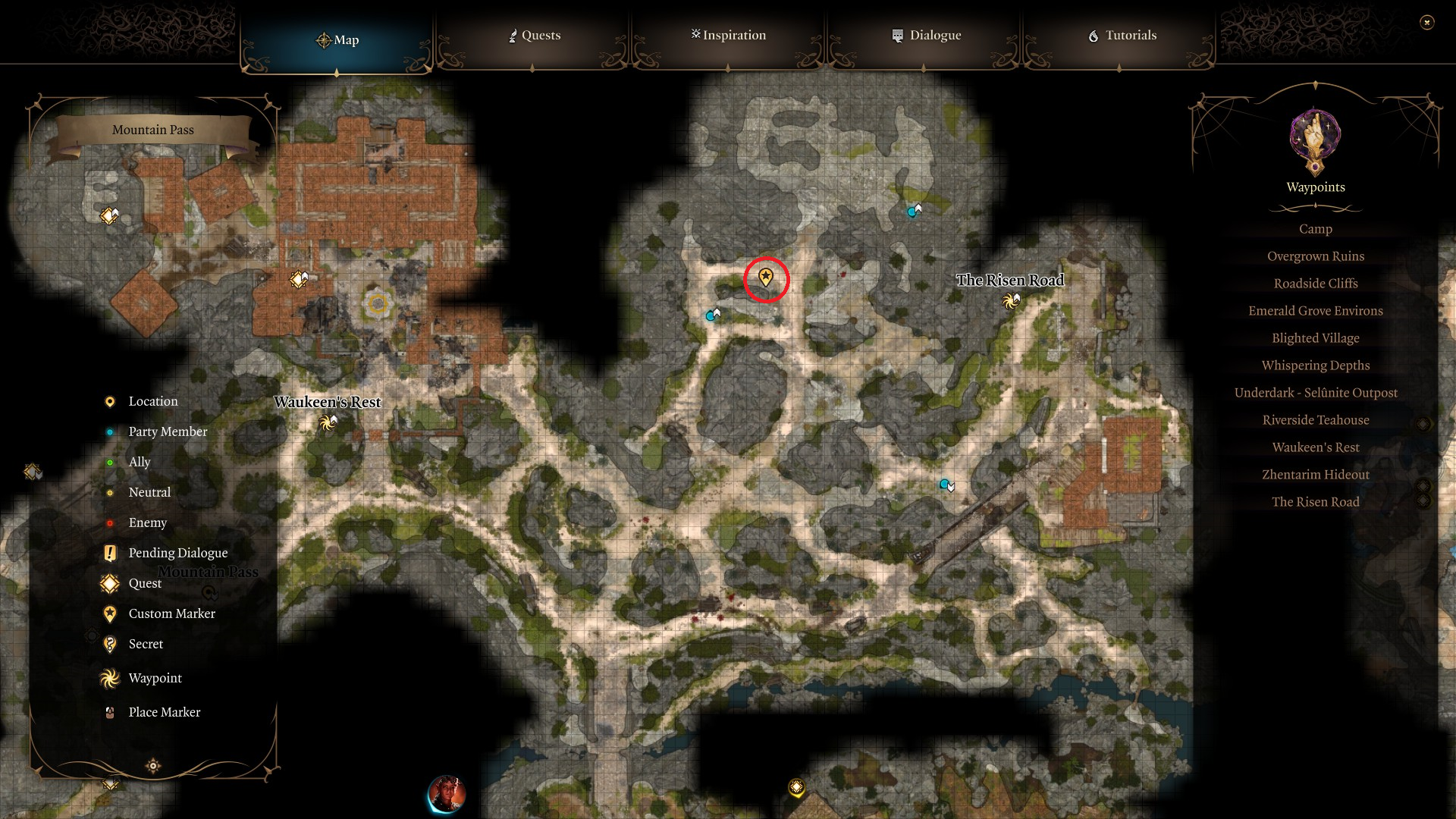Viewport: 1456px width, 819px height.
Task: Click the Camp entry in the Waypoints list
Action: [x=1315, y=228]
